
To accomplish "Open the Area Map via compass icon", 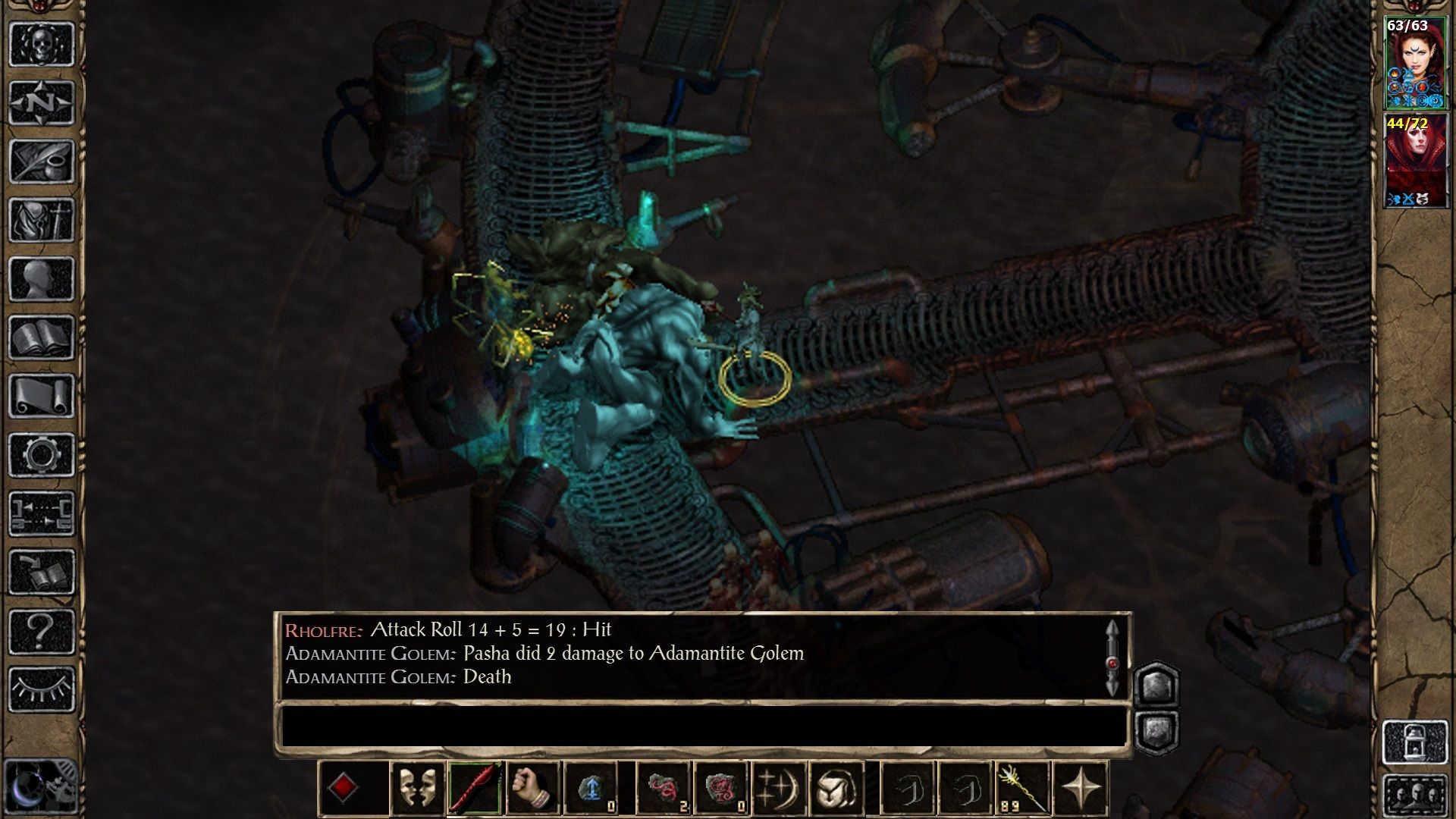I will [42, 101].
